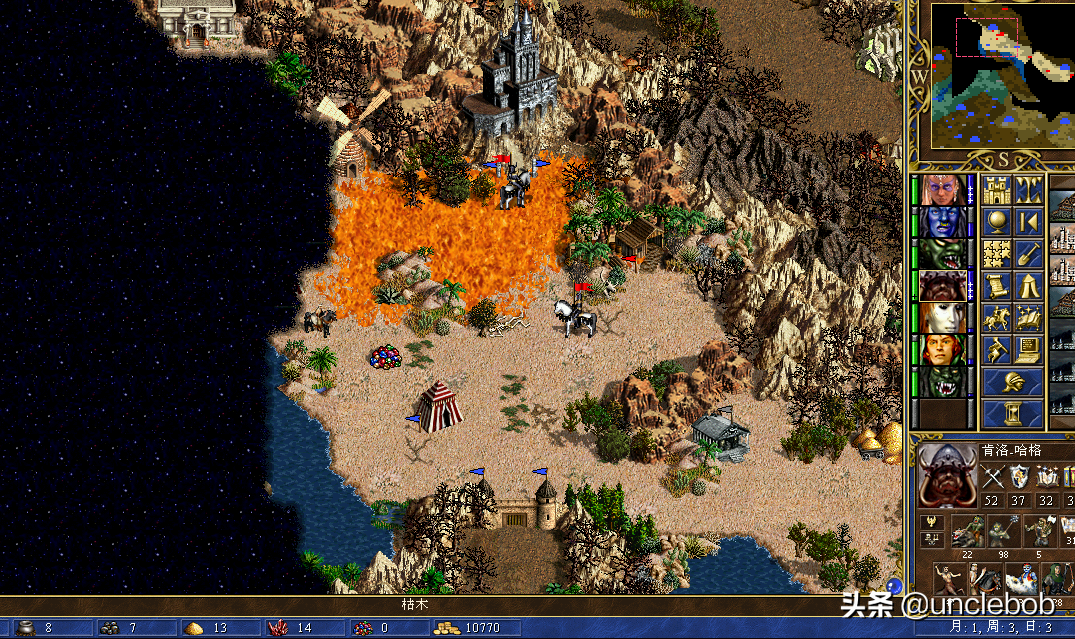Open the quest log globe button

pyautogui.click(x=997, y=222)
